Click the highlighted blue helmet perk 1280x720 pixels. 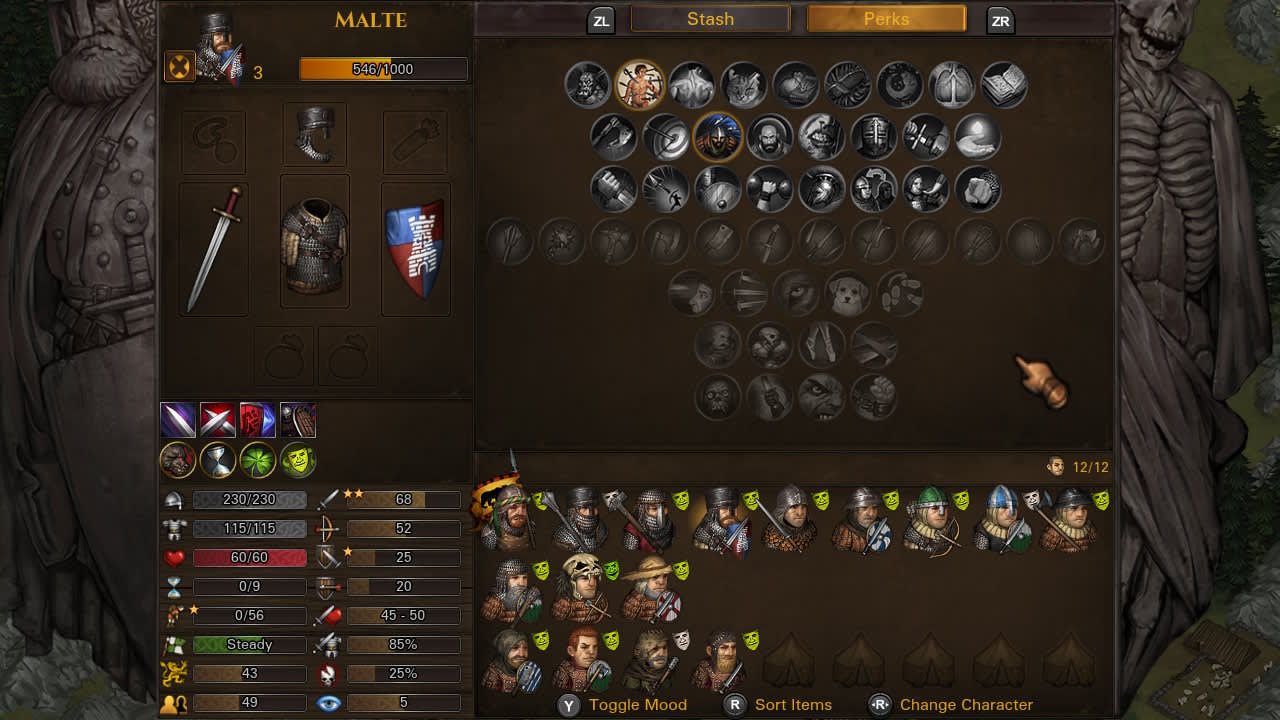point(719,137)
